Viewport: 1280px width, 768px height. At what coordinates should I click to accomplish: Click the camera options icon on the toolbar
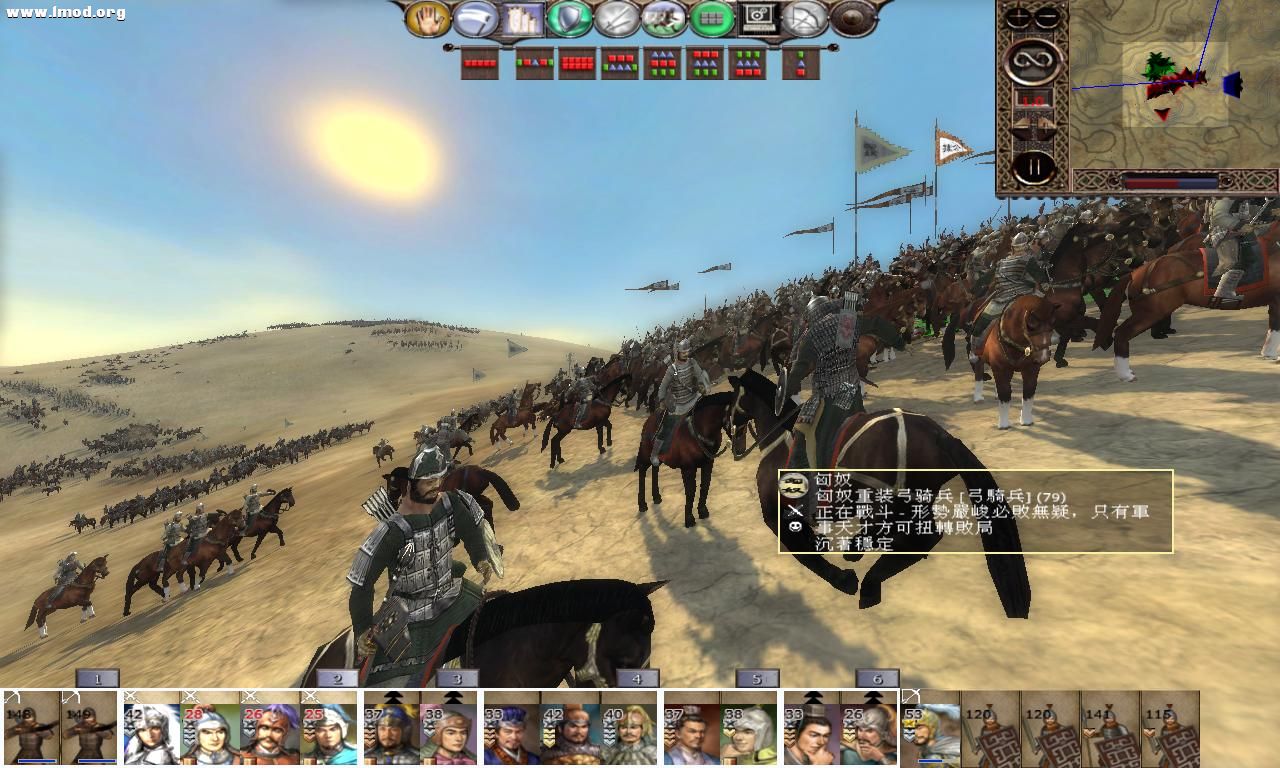point(757,20)
